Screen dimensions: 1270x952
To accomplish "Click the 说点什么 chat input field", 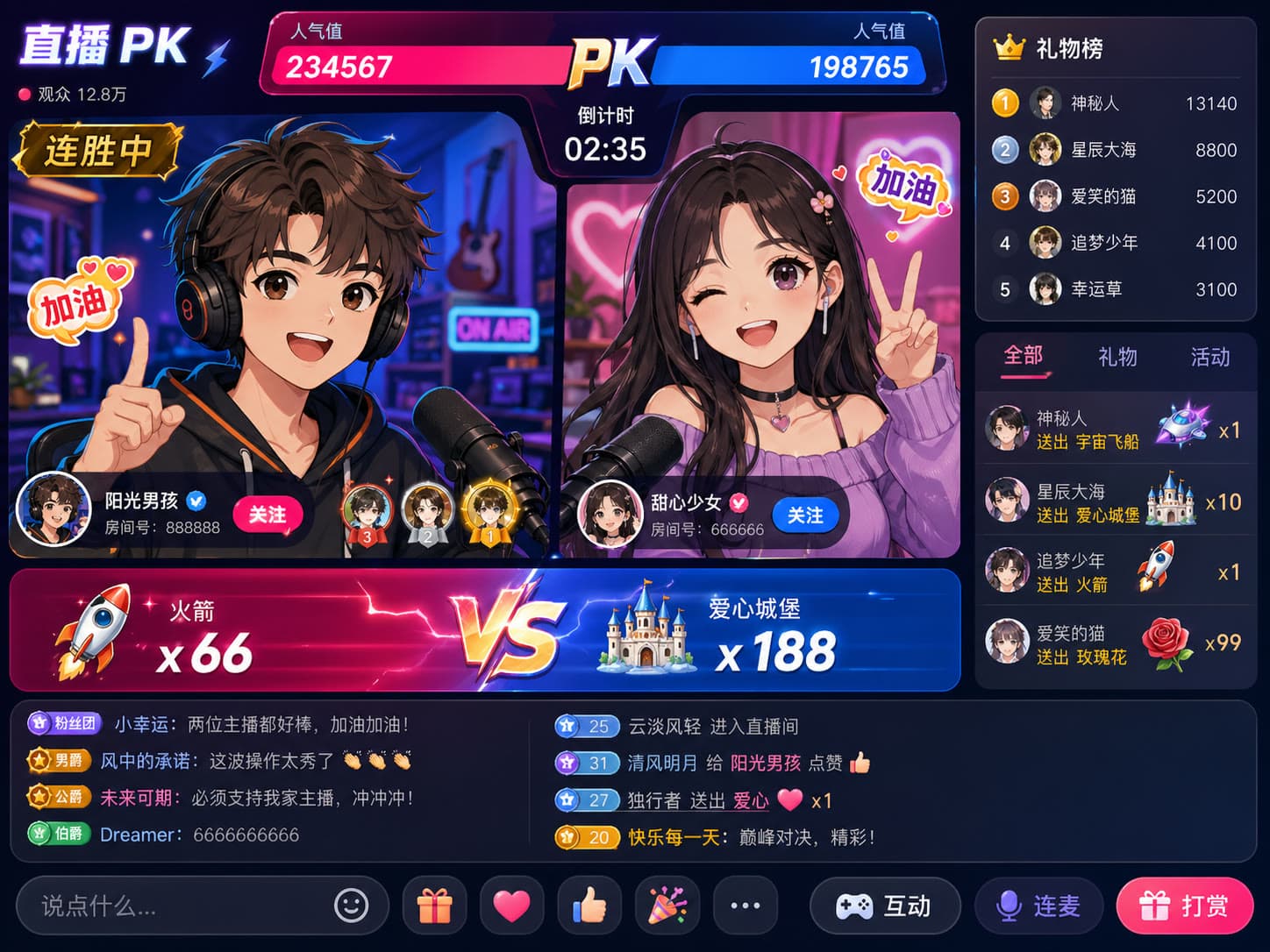I will click(x=175, y=906).
